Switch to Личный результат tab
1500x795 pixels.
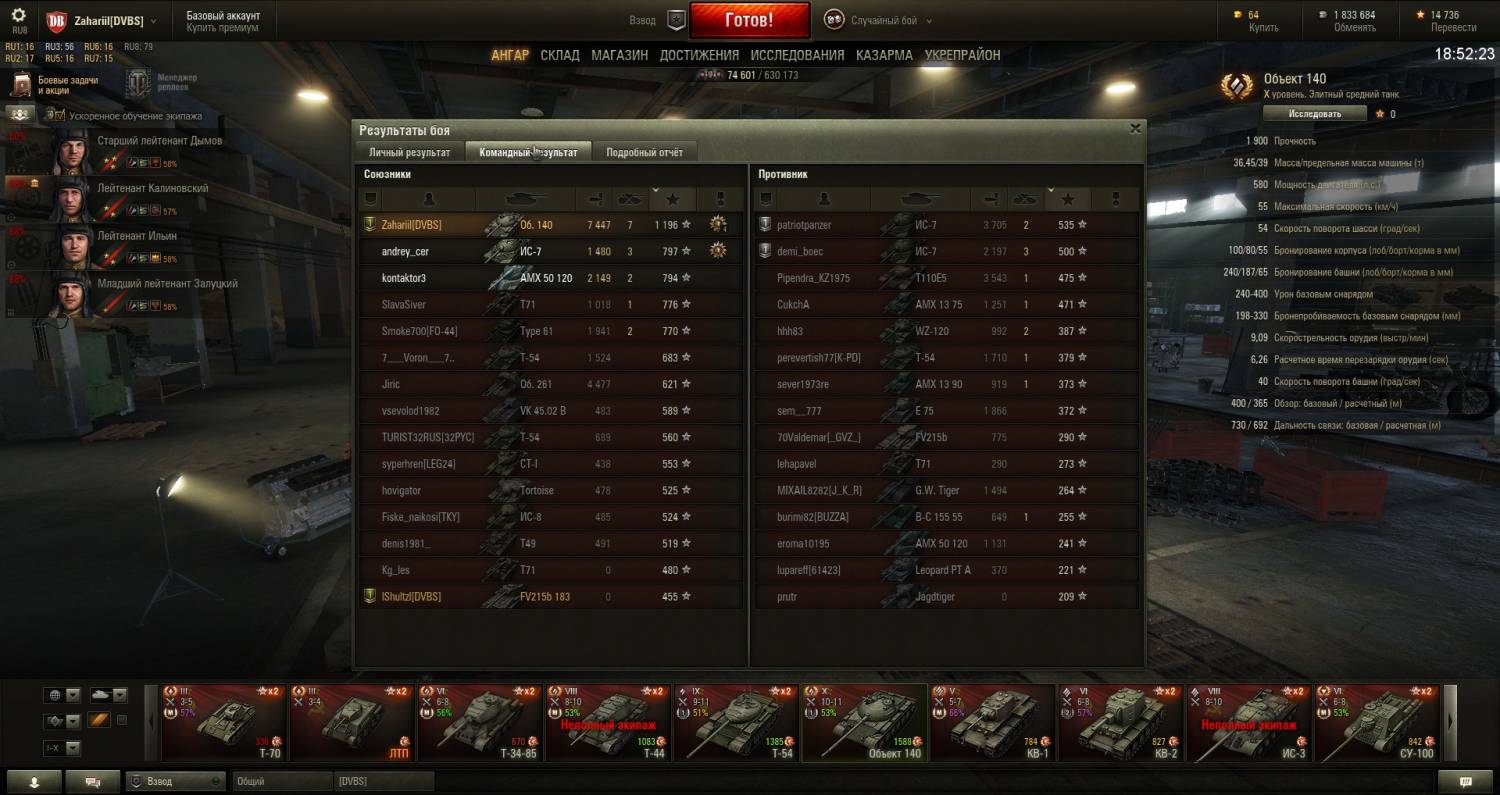tap(410, 152)
